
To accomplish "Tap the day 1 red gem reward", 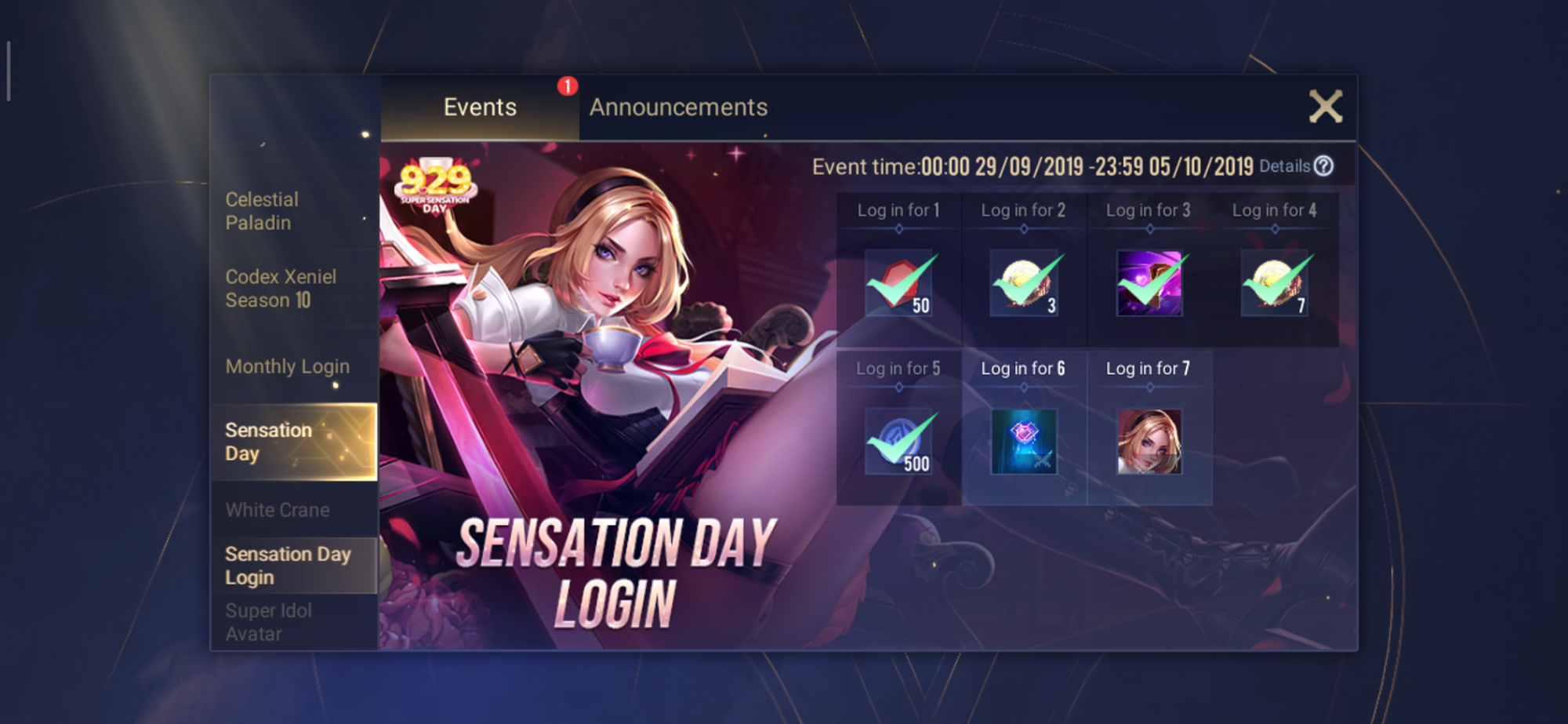I will tap(898, 283).
